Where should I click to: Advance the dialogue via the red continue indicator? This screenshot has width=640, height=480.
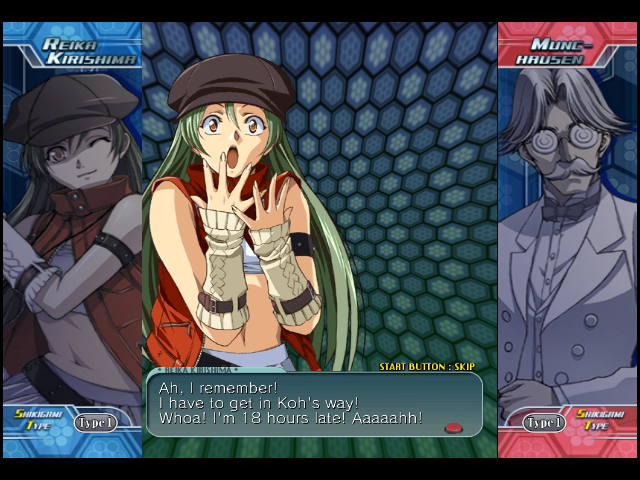coord(454,428)
